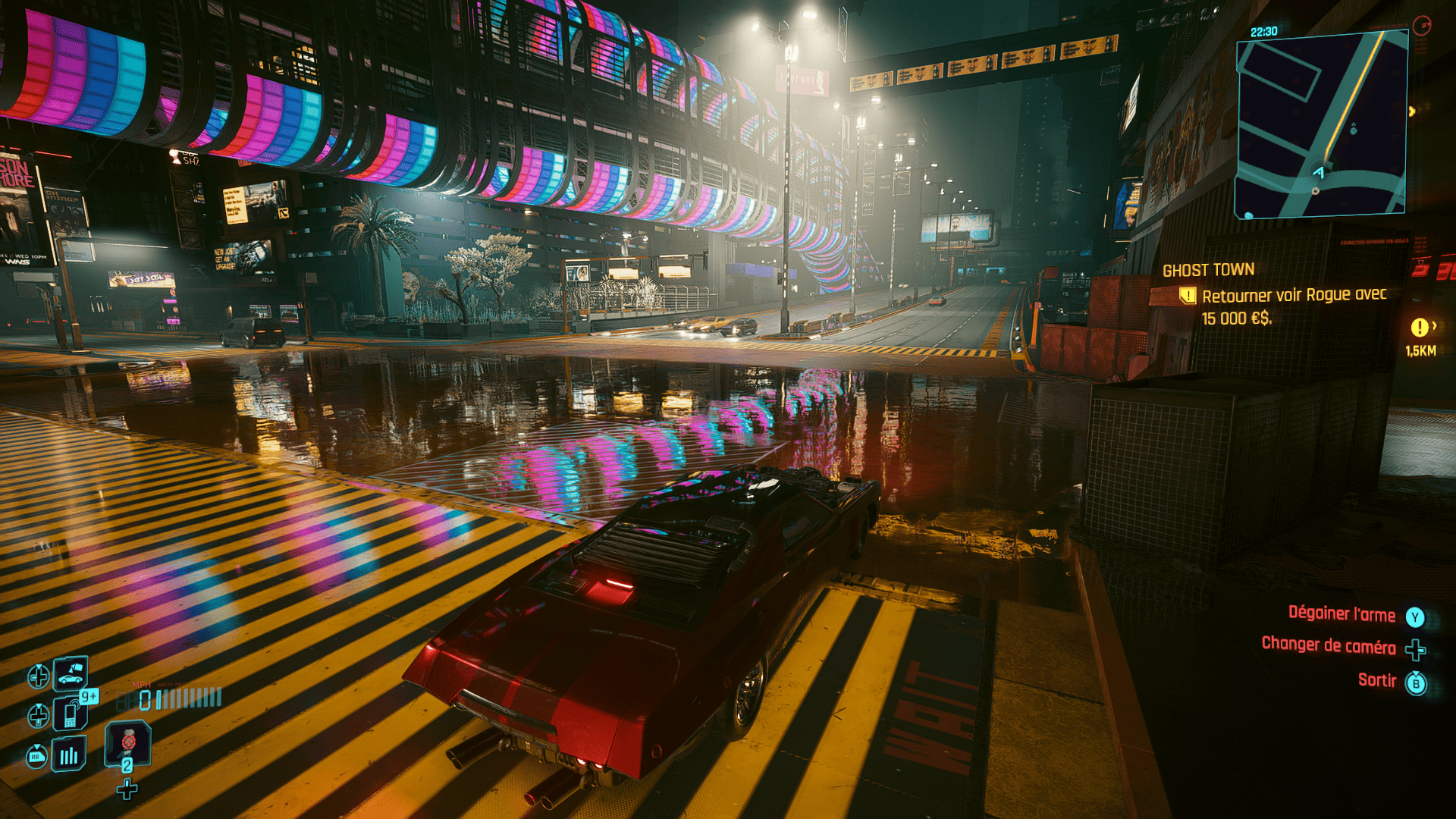
Task: Select the vehicle summon car icon
Action: tap(69, 674)
